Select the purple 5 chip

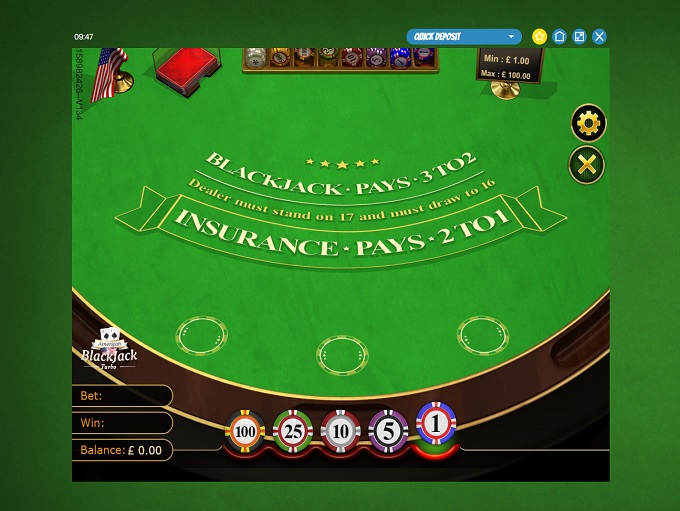(387, 431)
